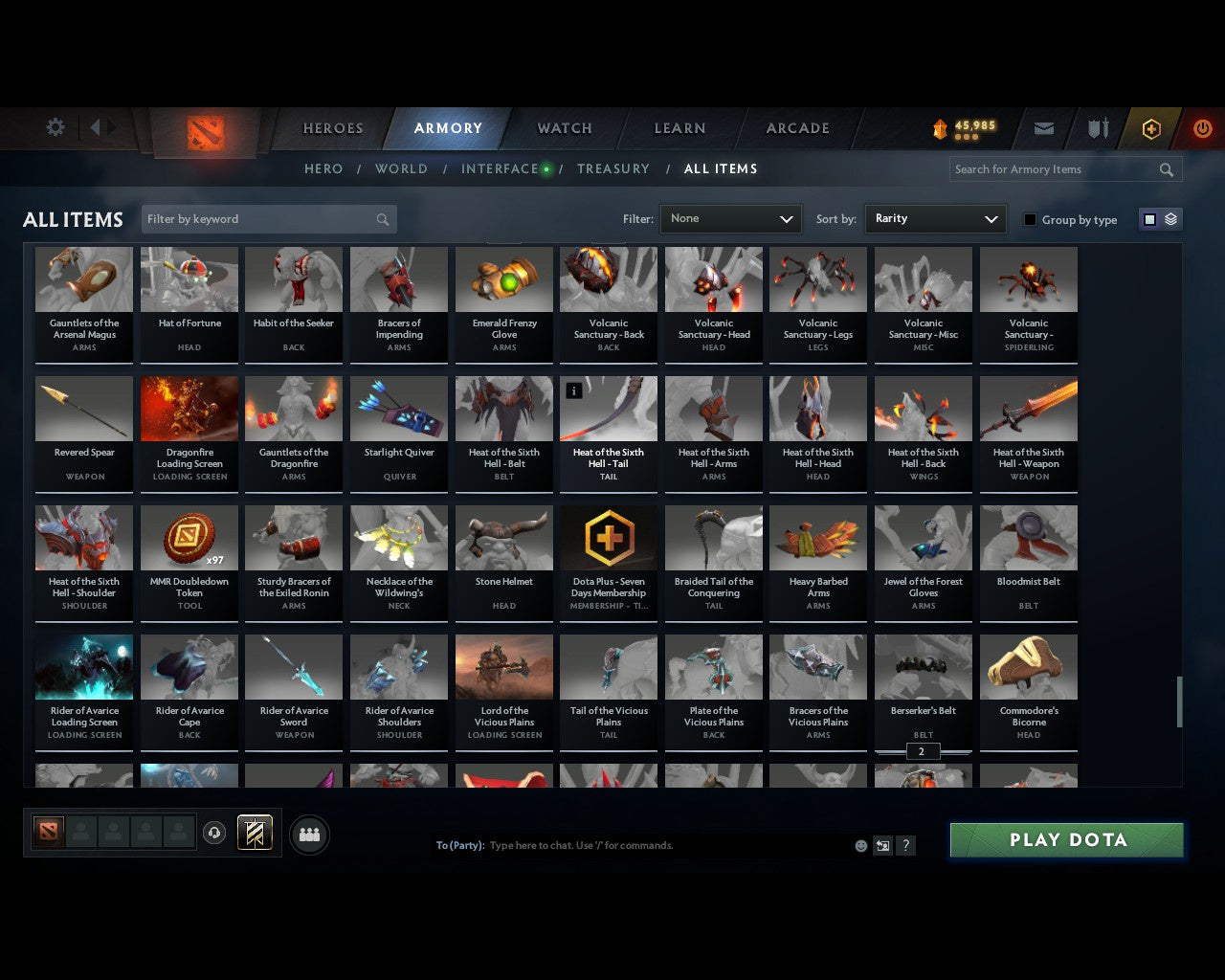
Task: Switch to the Treasury tab
Action: pos(613,168)
